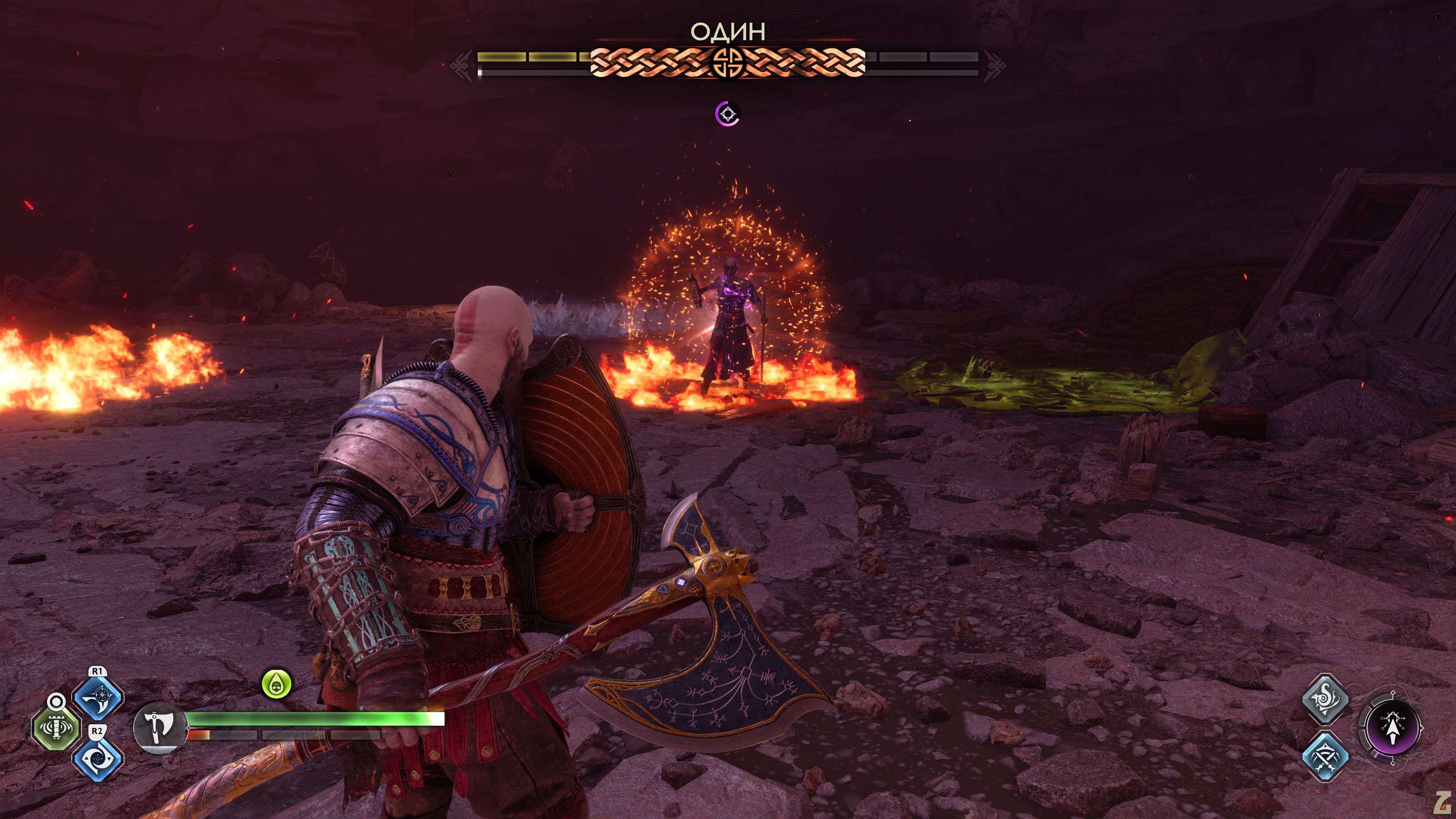
Task: Fire the purple sigil arrow ability
Action: coord(1391,728)
